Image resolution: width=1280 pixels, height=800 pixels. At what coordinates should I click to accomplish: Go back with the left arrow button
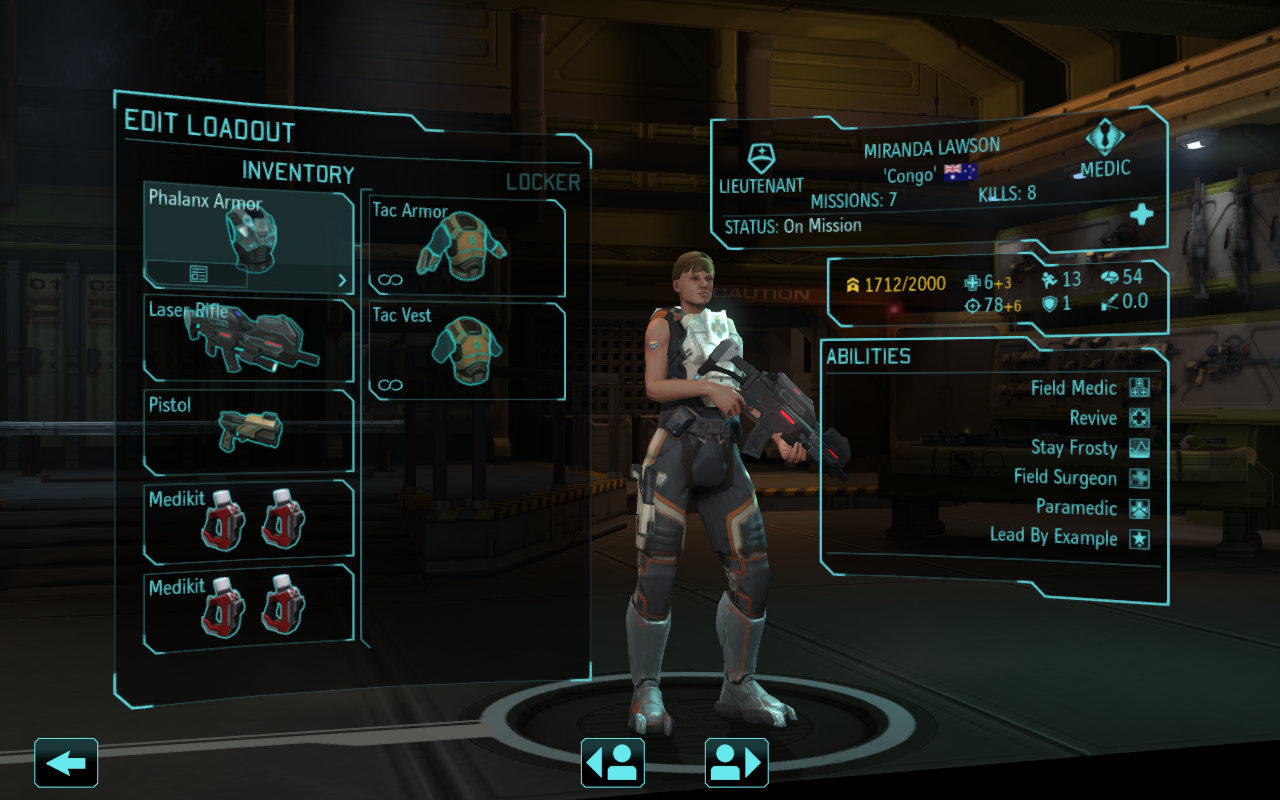pyautogui.click(x=66, y=763)
